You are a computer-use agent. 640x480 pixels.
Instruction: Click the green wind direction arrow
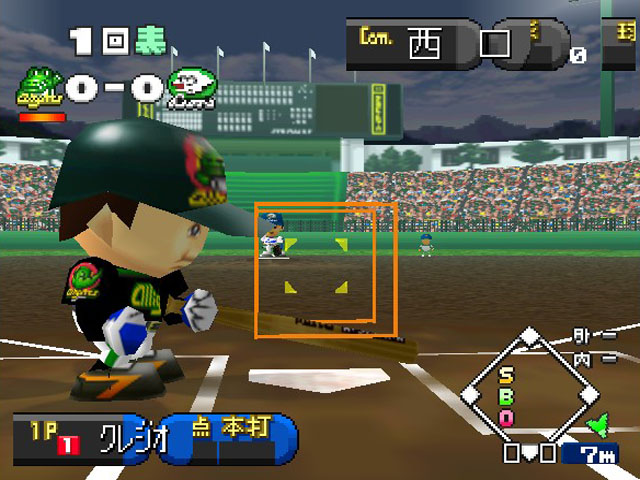(599, 427)
